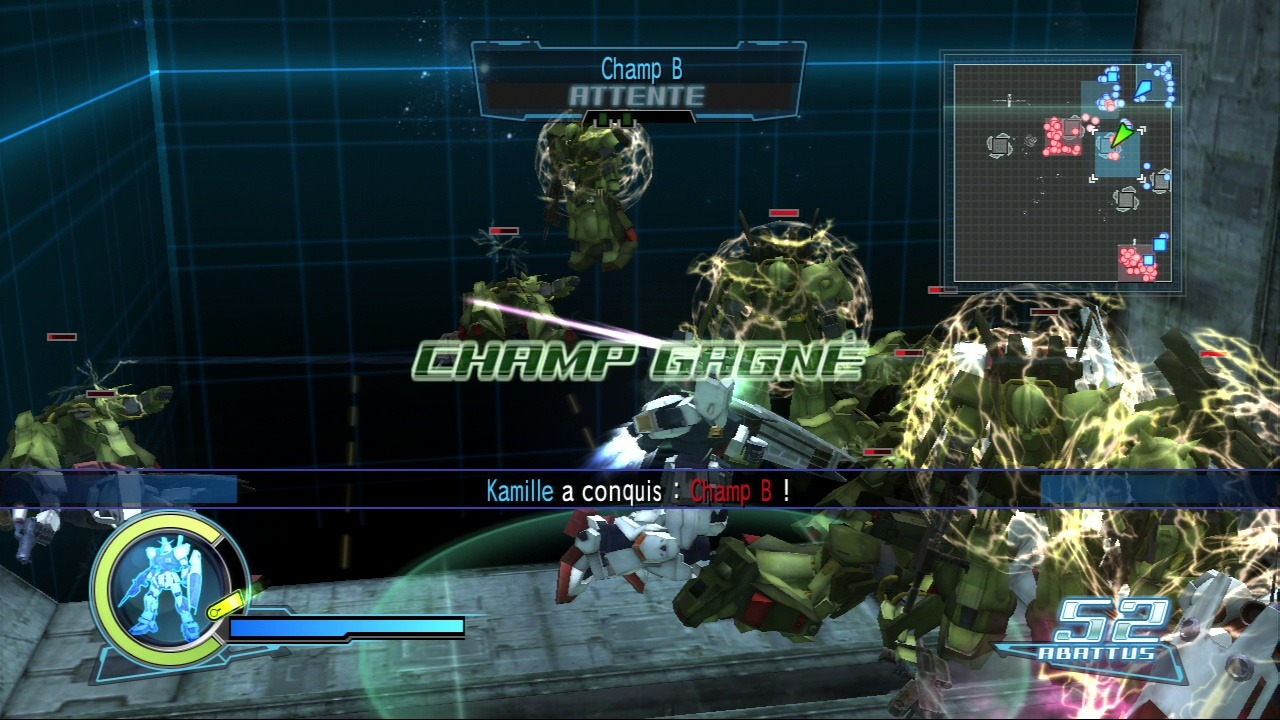
Task: Select the Champ B field status panel
Action: click(638, 82)
